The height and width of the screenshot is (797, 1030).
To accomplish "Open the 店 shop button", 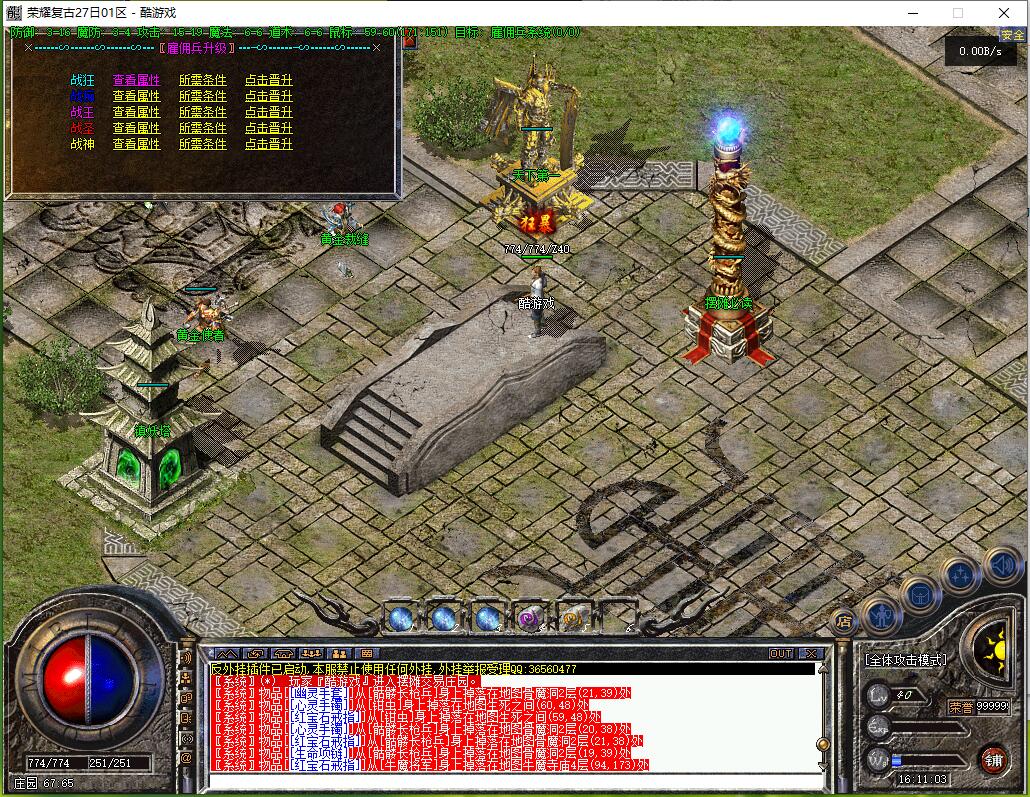I will (x=843, y=621).
